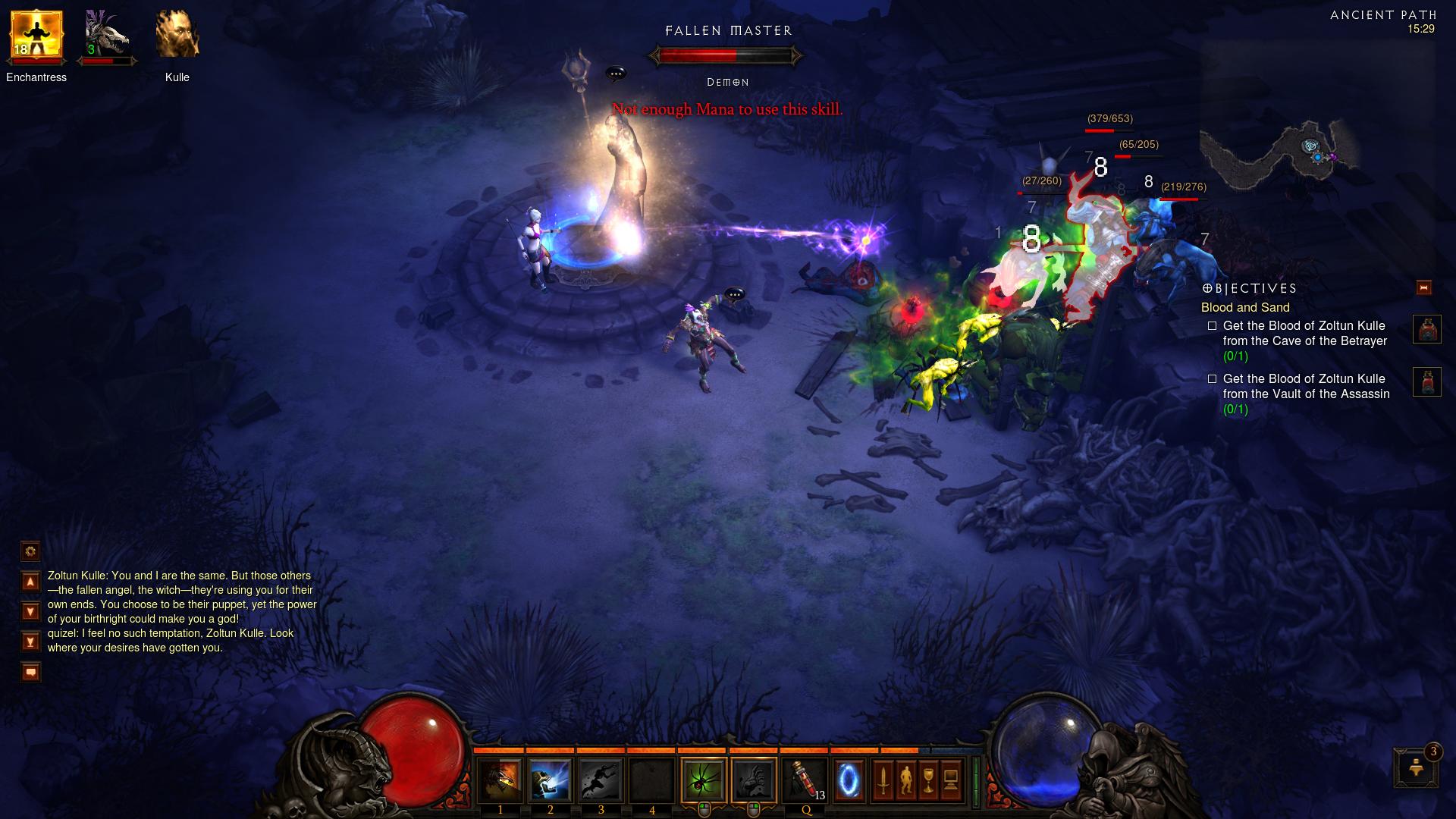Collapse the Objectives tracker
The width and height of the screenshot is (1456, 819).
1423,288
